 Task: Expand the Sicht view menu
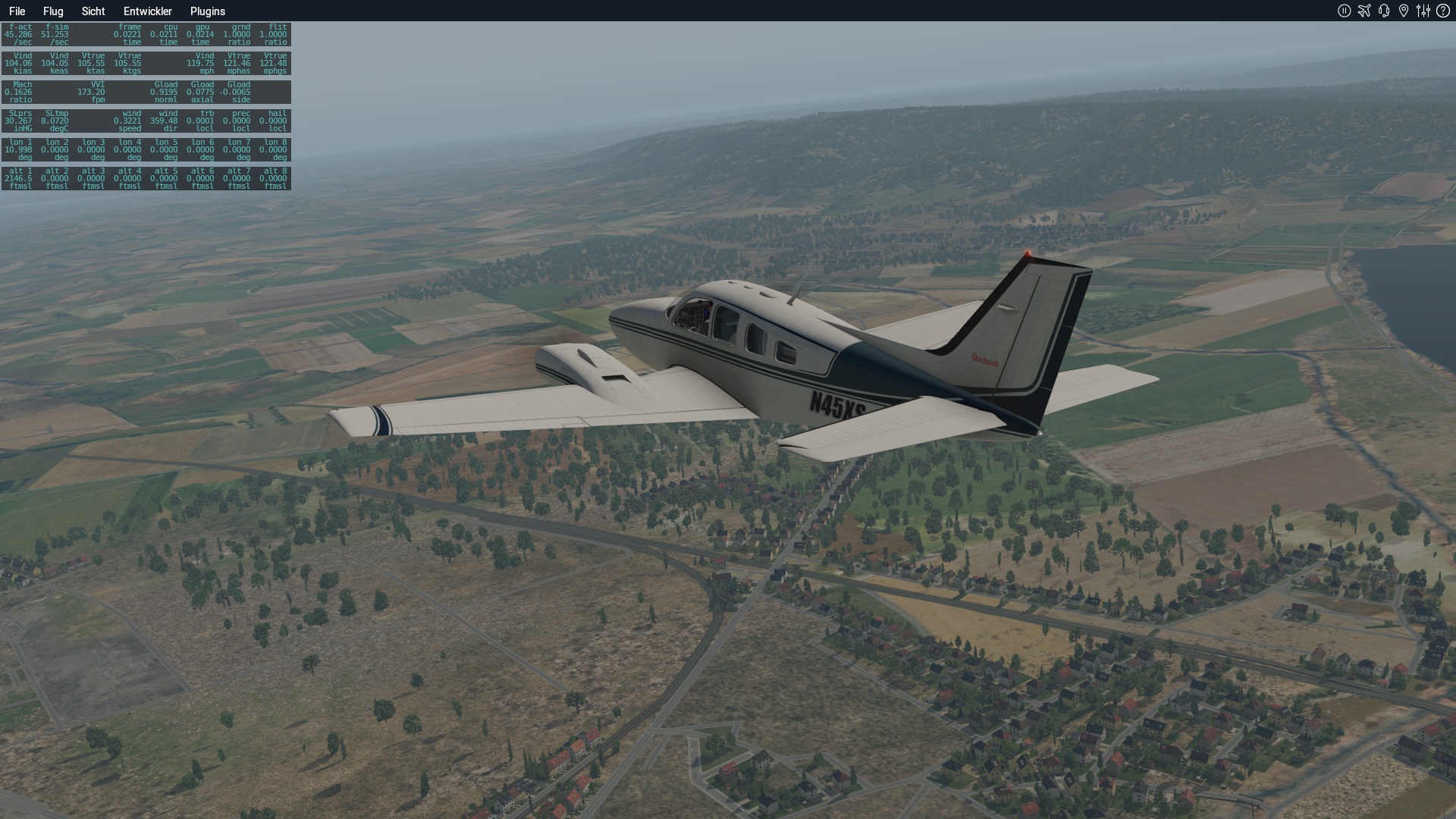pos(93,11)
